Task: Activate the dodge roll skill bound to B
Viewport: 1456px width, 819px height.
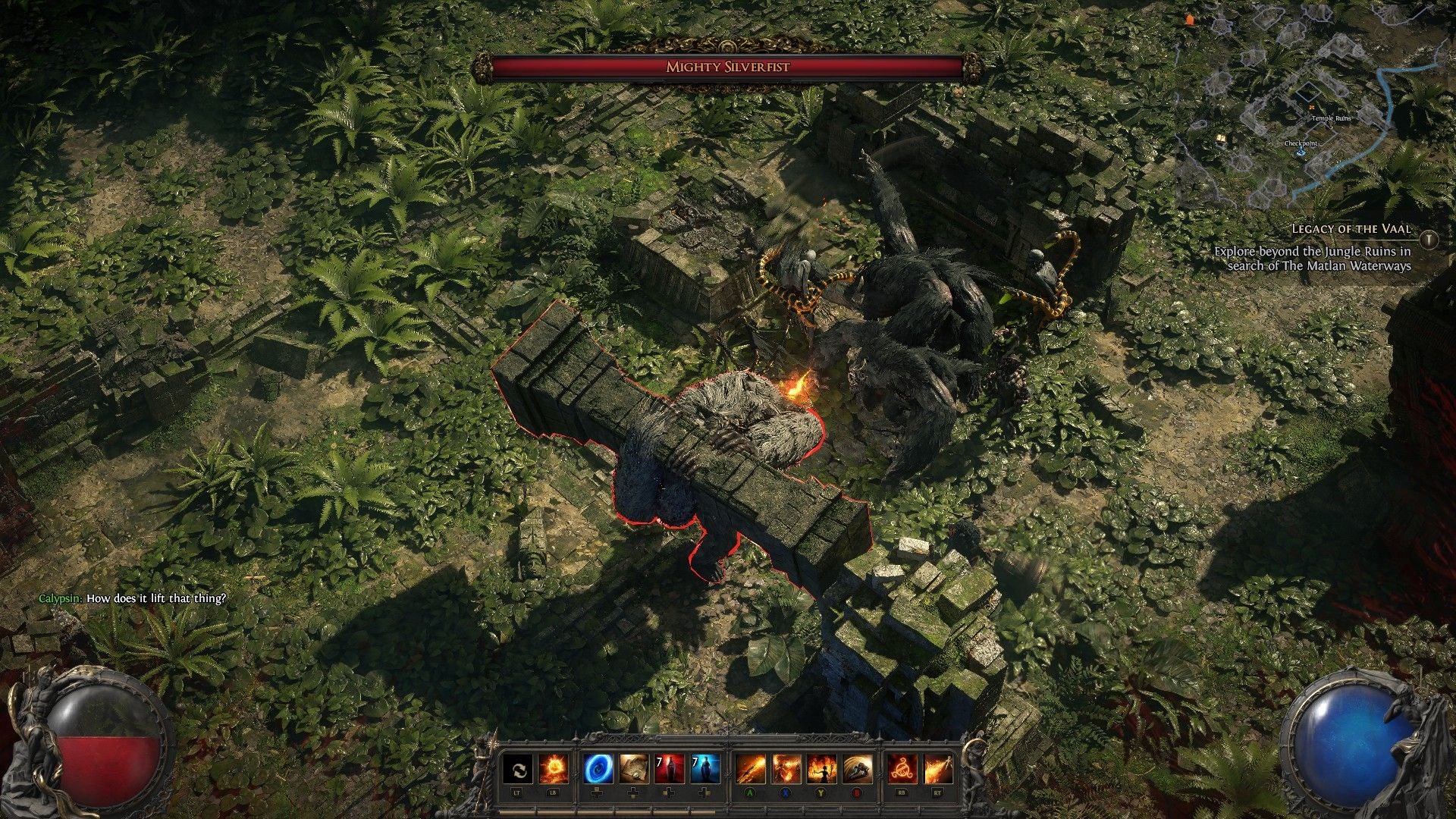Action: [x=856, y=768]
